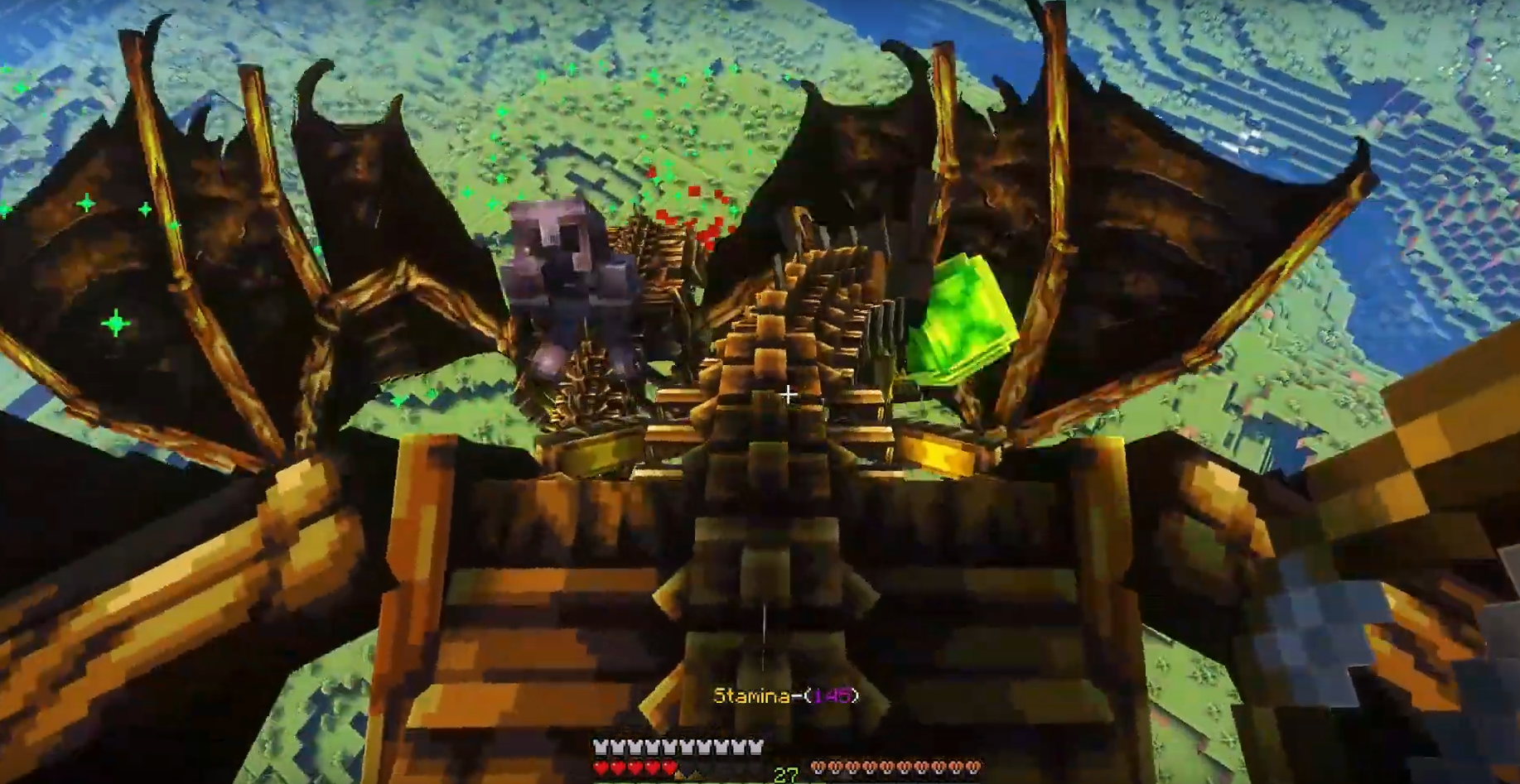Screen dimensions: 1520x784
Task: Click the crosshair at screen center
Action: (x=786, y=394)
